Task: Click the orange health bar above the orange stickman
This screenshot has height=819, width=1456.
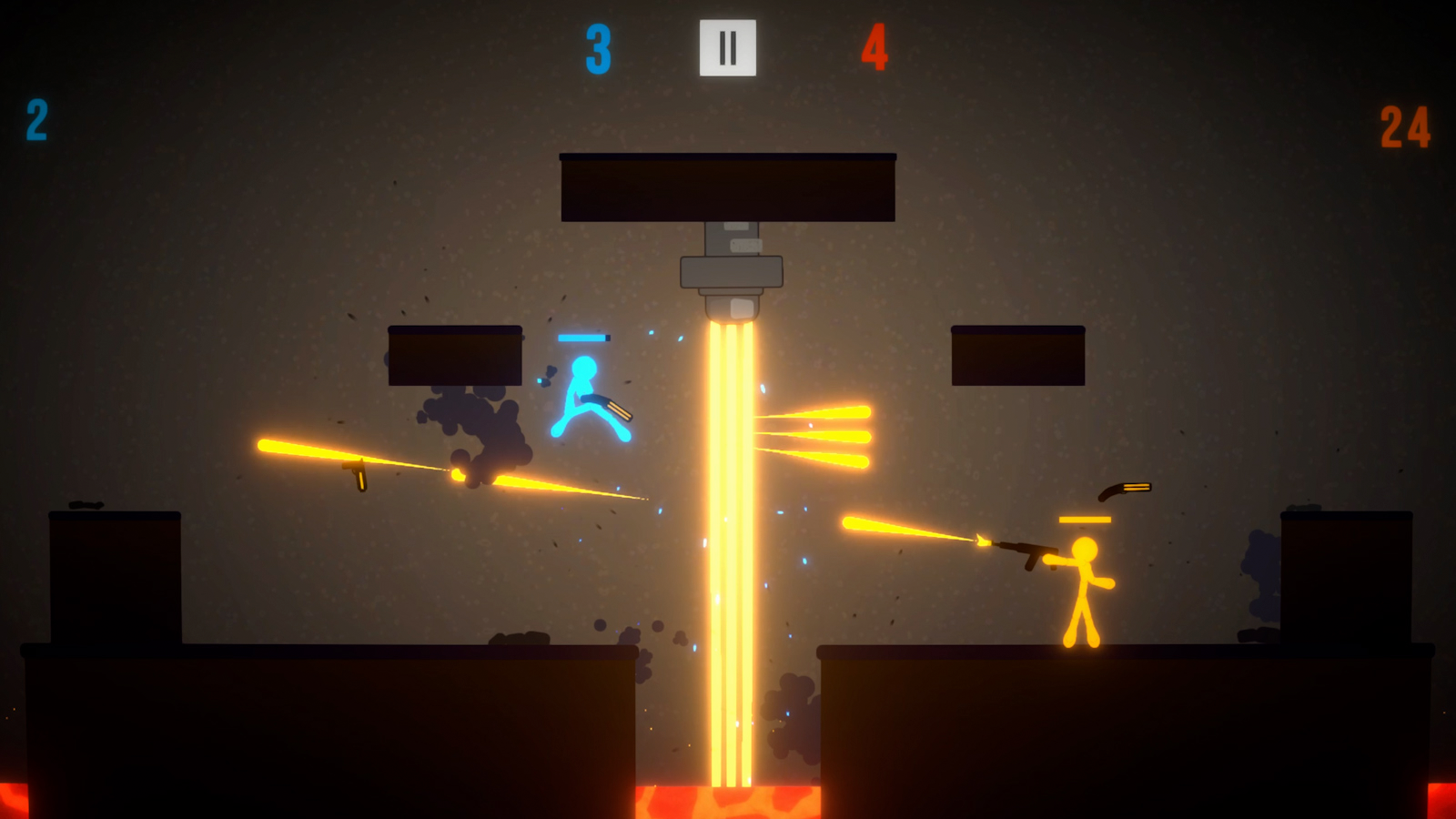Action: point(1085,518)
